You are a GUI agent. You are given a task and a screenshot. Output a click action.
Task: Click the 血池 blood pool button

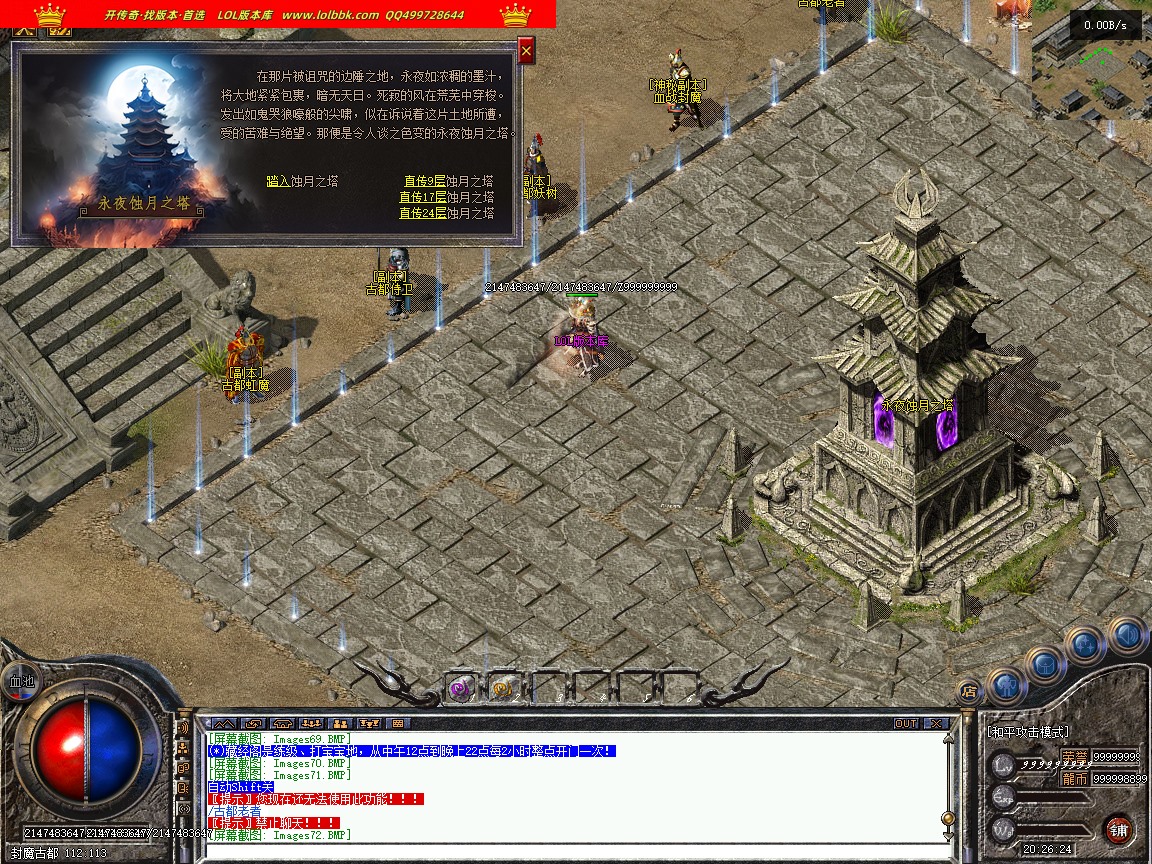click(x=20, y=680)
